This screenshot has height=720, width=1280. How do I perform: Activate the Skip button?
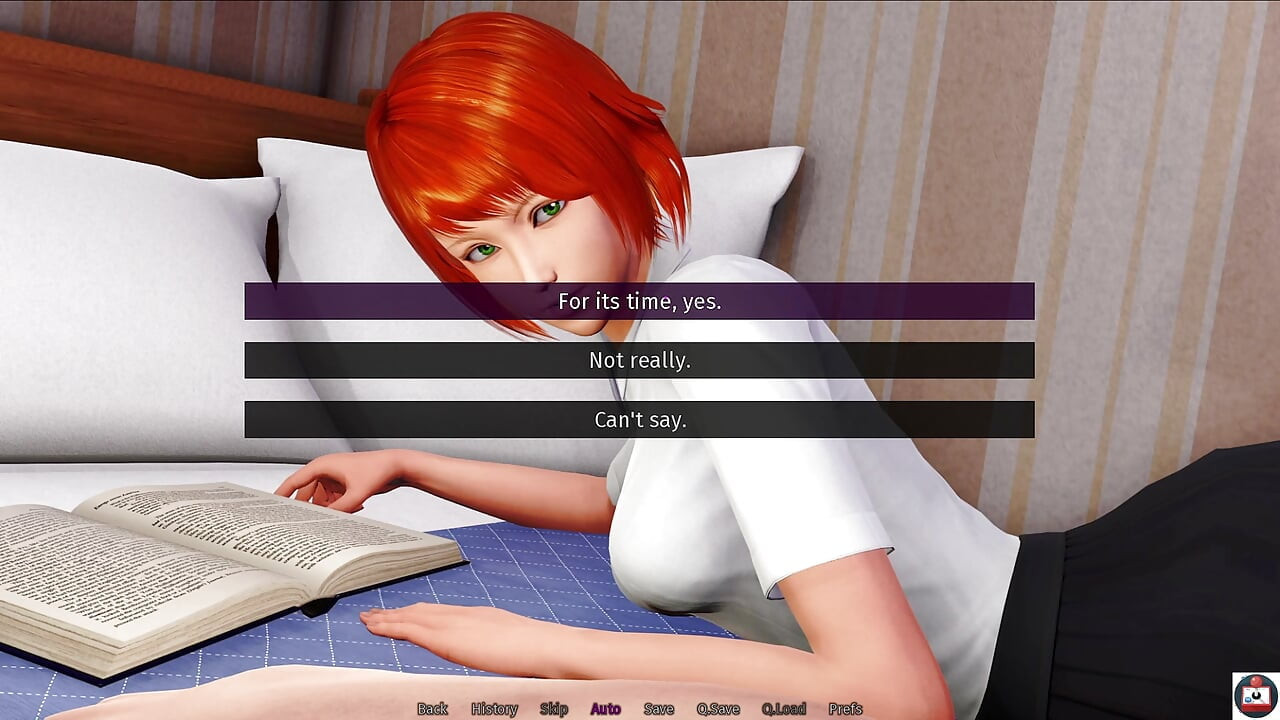[554, 709]
